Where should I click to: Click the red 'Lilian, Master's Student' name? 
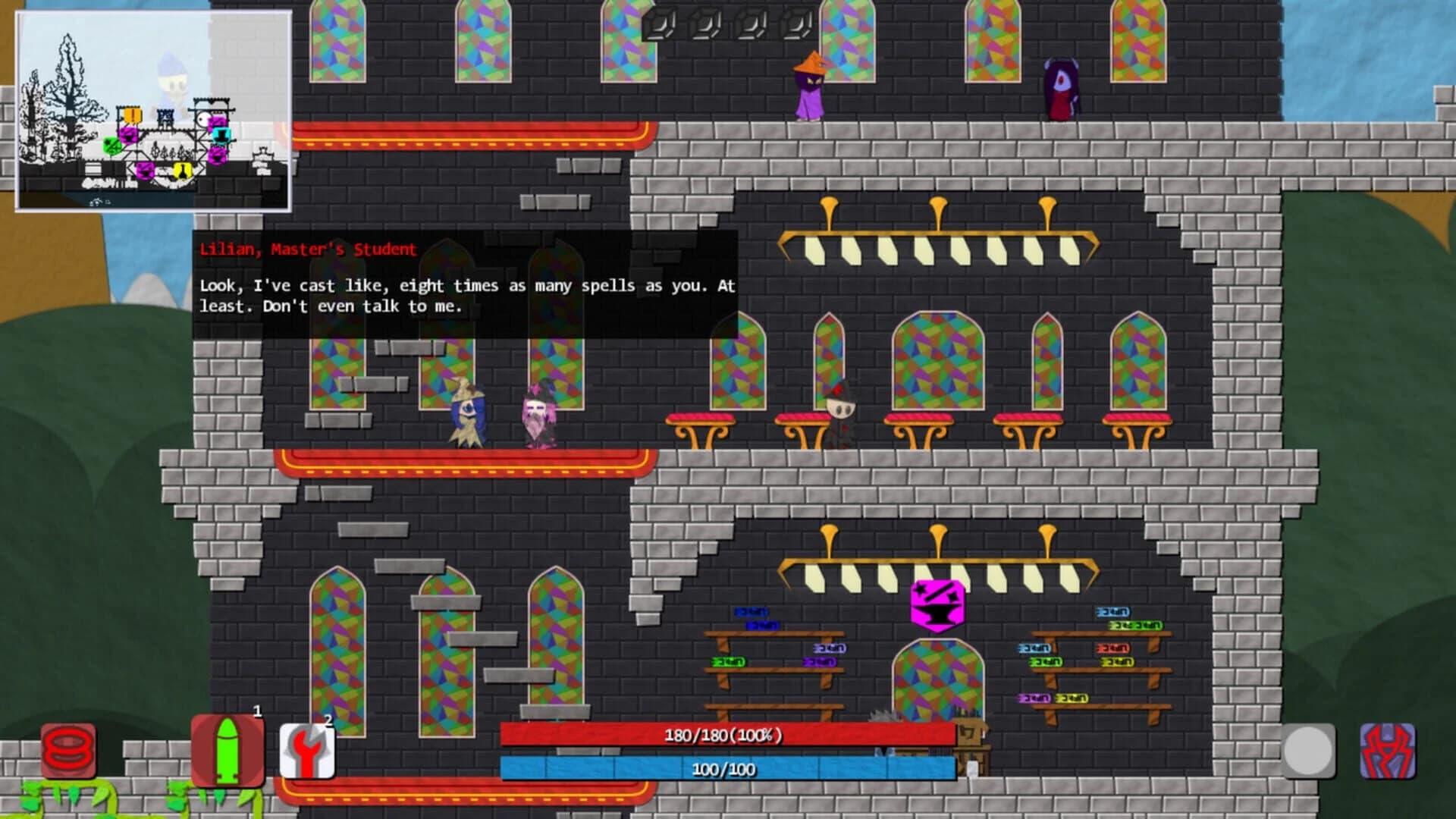coord(307,247)
